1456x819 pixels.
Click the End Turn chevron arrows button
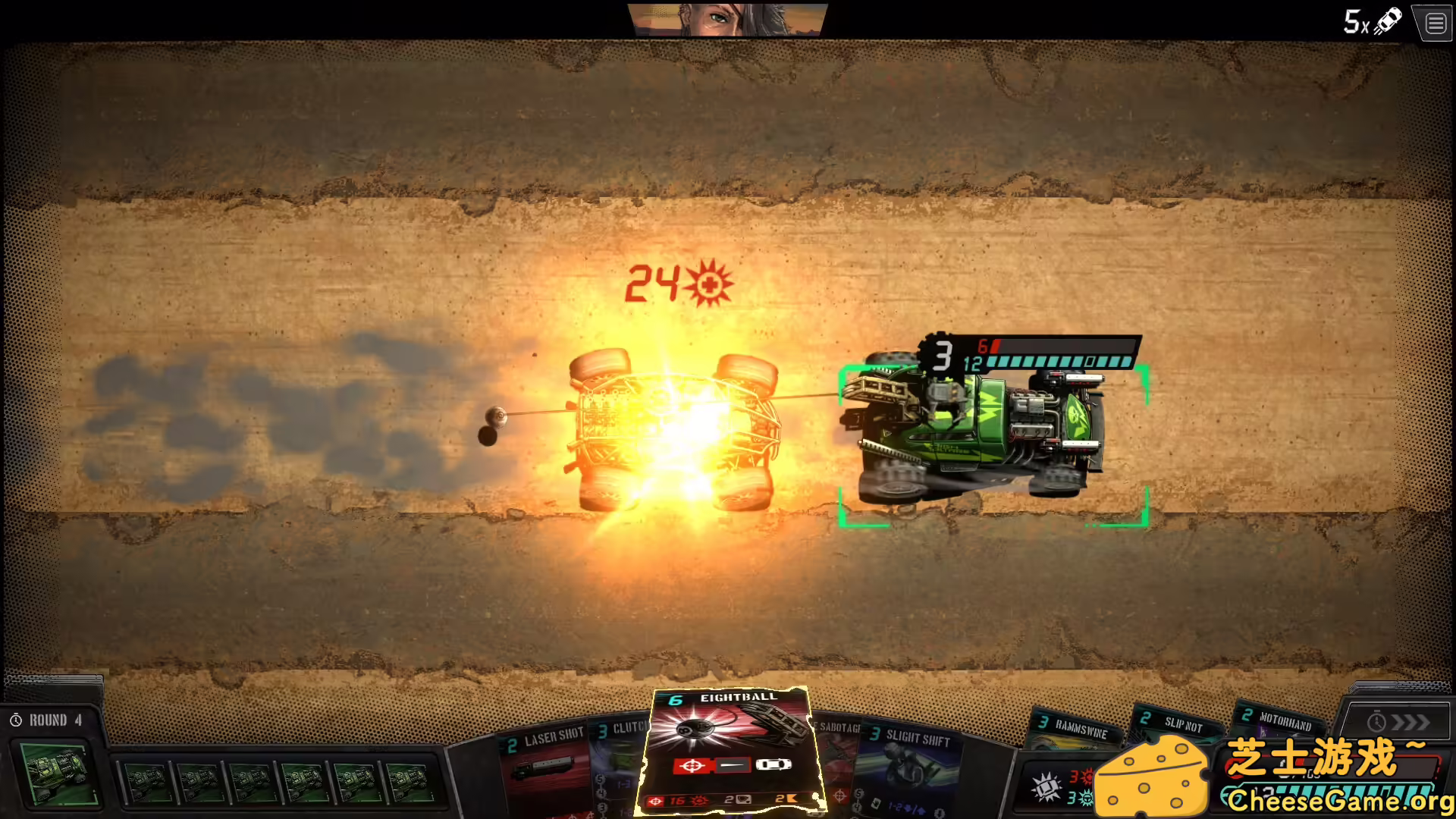coord(1410,722)
